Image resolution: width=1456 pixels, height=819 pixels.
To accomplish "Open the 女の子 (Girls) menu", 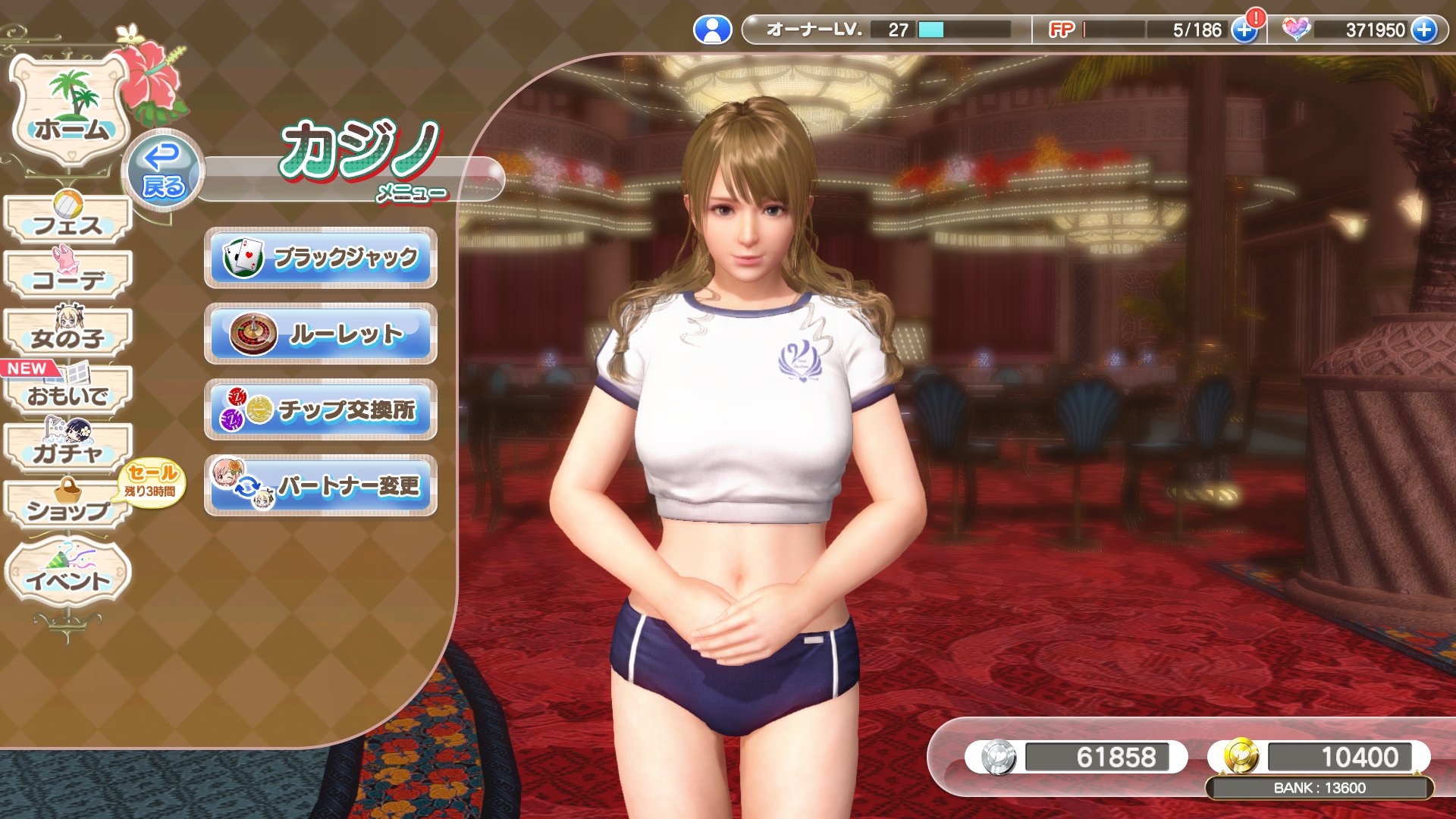I will click(x=68, y=334).
